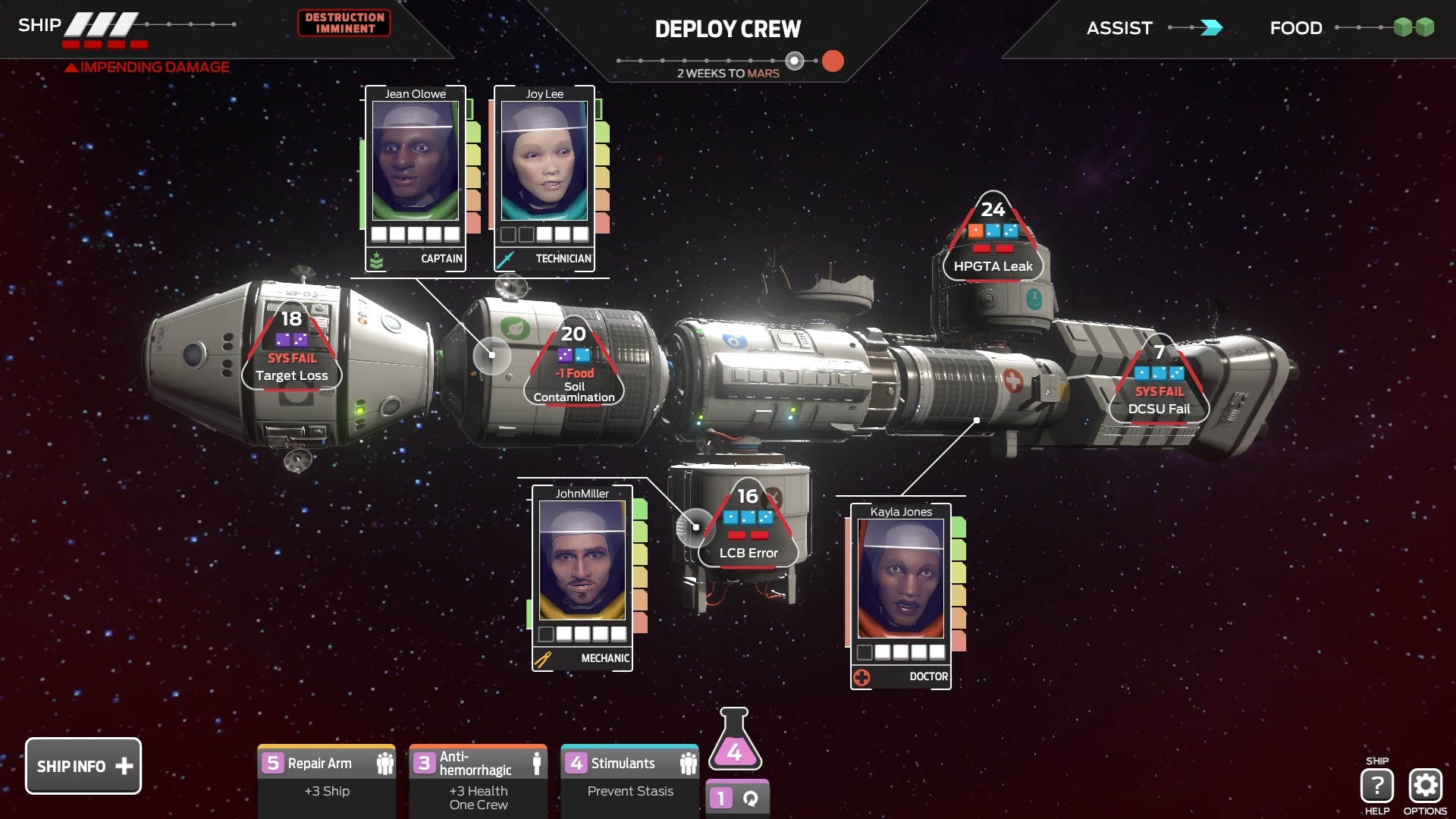Select Mechanic John Miller's crew card
Screen dimensions: 1456x819
click(x=582, y=578)
